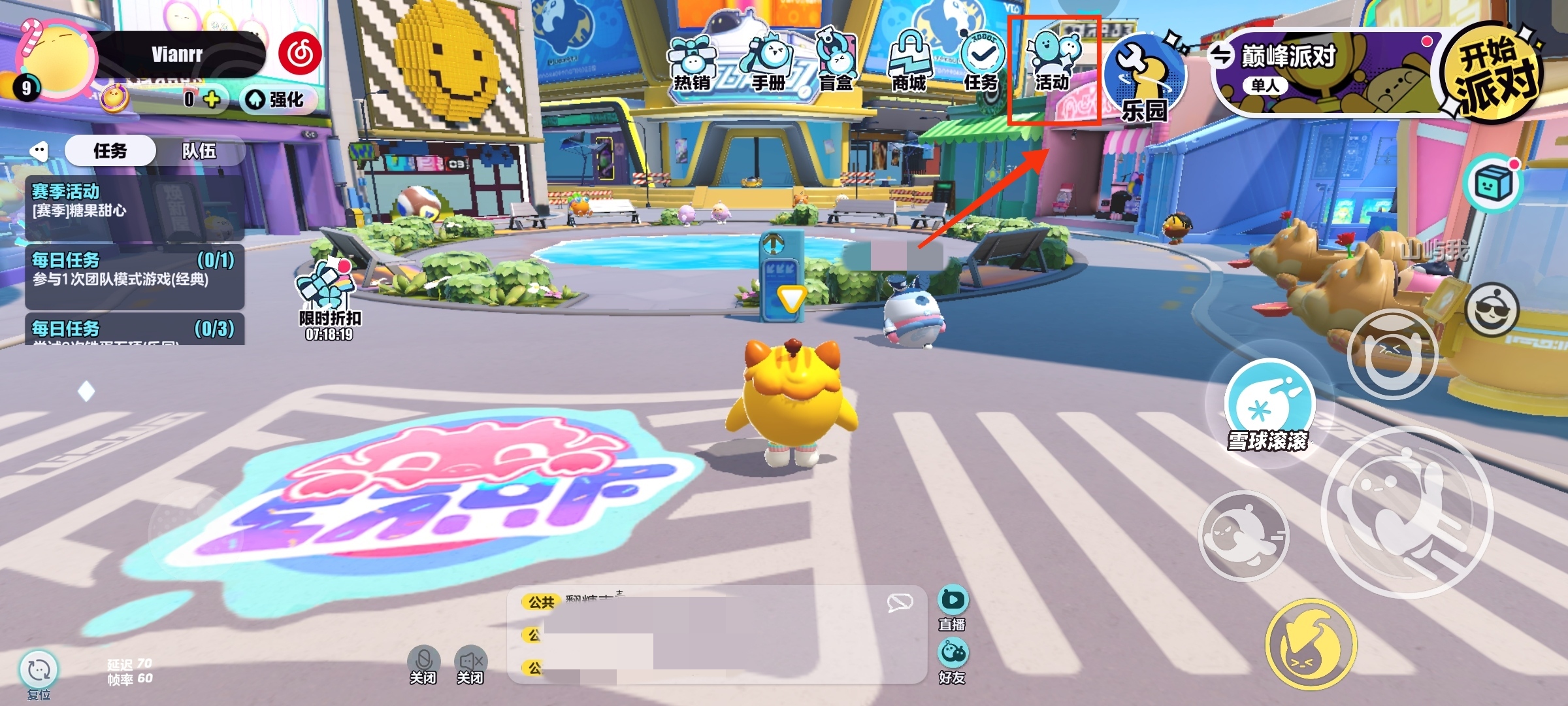
Task: Open the 好友 friends list
Action: (x=953, y=660)
